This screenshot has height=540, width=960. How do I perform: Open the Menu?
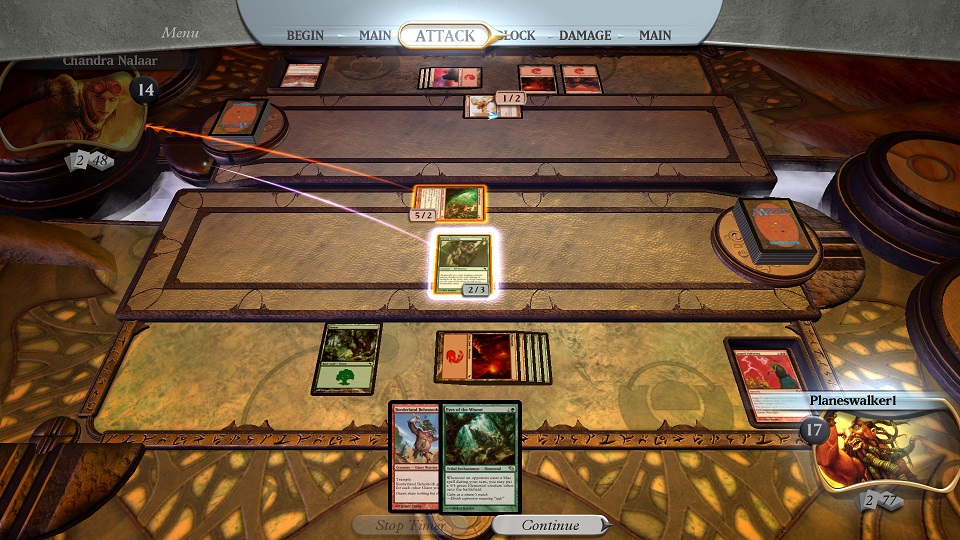[x=180, y=33]
